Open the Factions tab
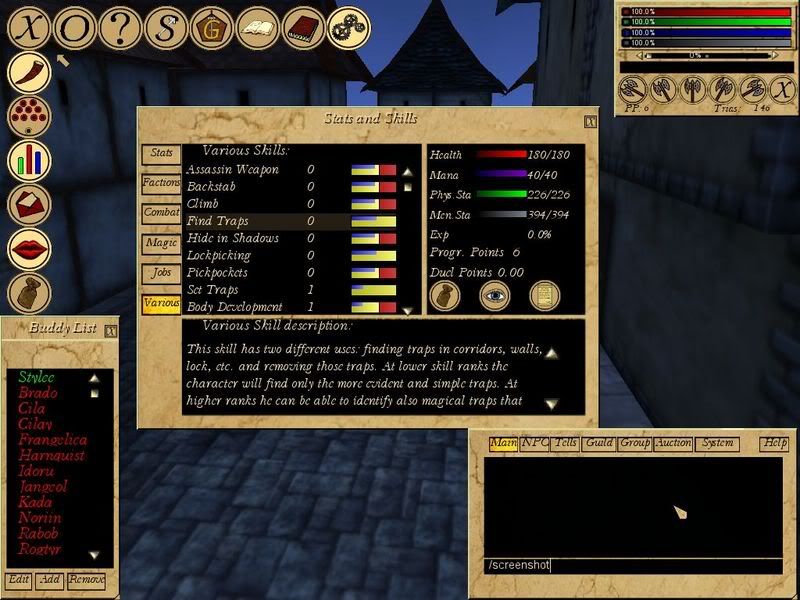 tap(161, 183)
